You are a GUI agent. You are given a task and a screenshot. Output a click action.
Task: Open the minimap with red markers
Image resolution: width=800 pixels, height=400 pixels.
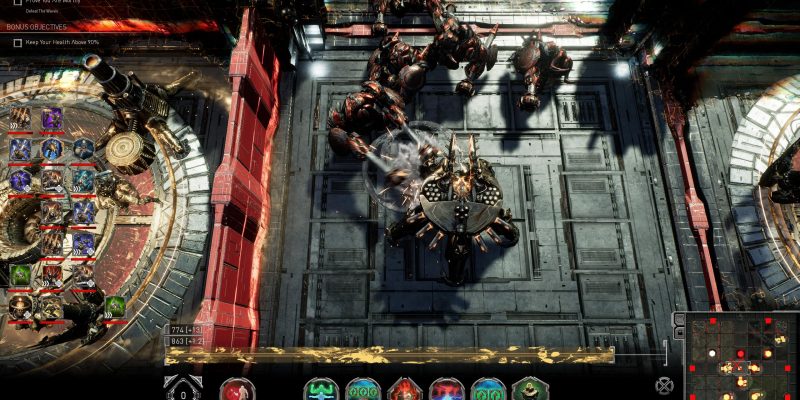(x=741, y=356)
